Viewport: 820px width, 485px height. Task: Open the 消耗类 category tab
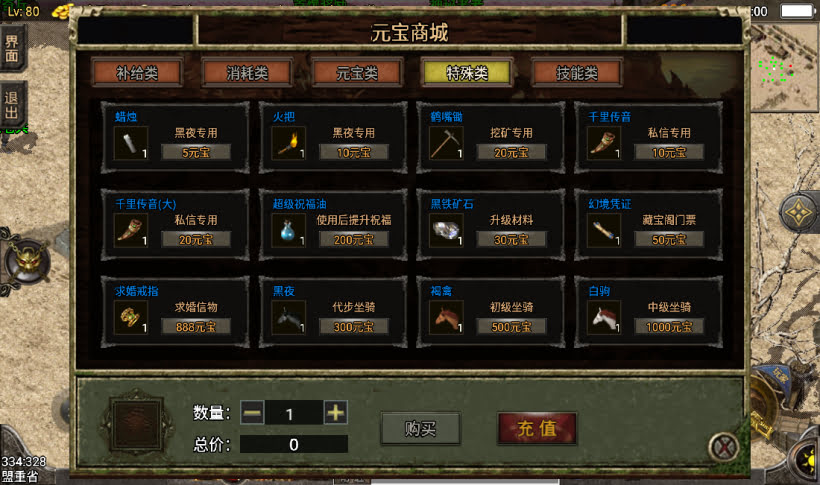coord(247,73)
